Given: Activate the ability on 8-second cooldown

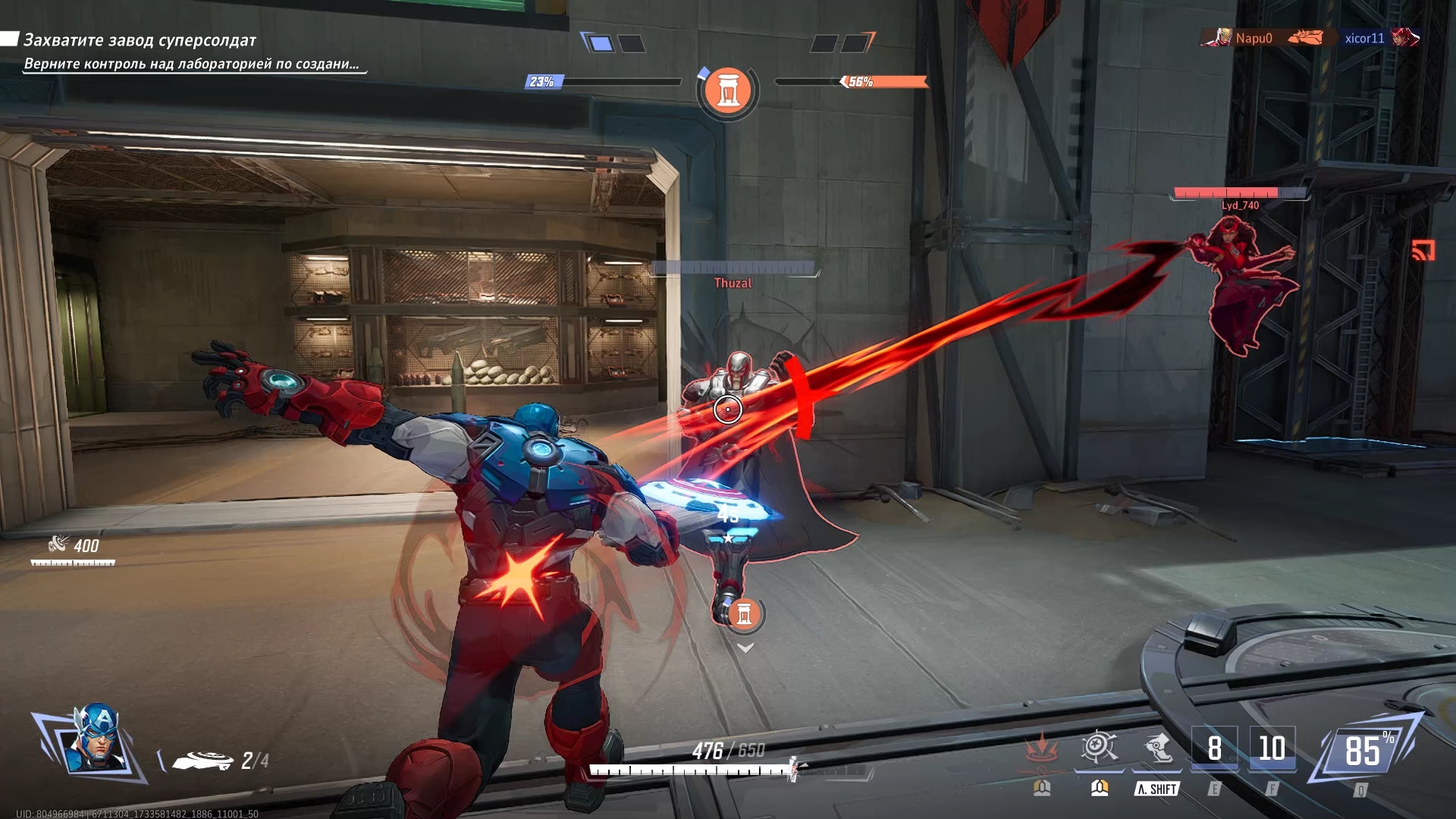Looking at the screenshot, I should pyautogui.click(x=1214, y=748).
